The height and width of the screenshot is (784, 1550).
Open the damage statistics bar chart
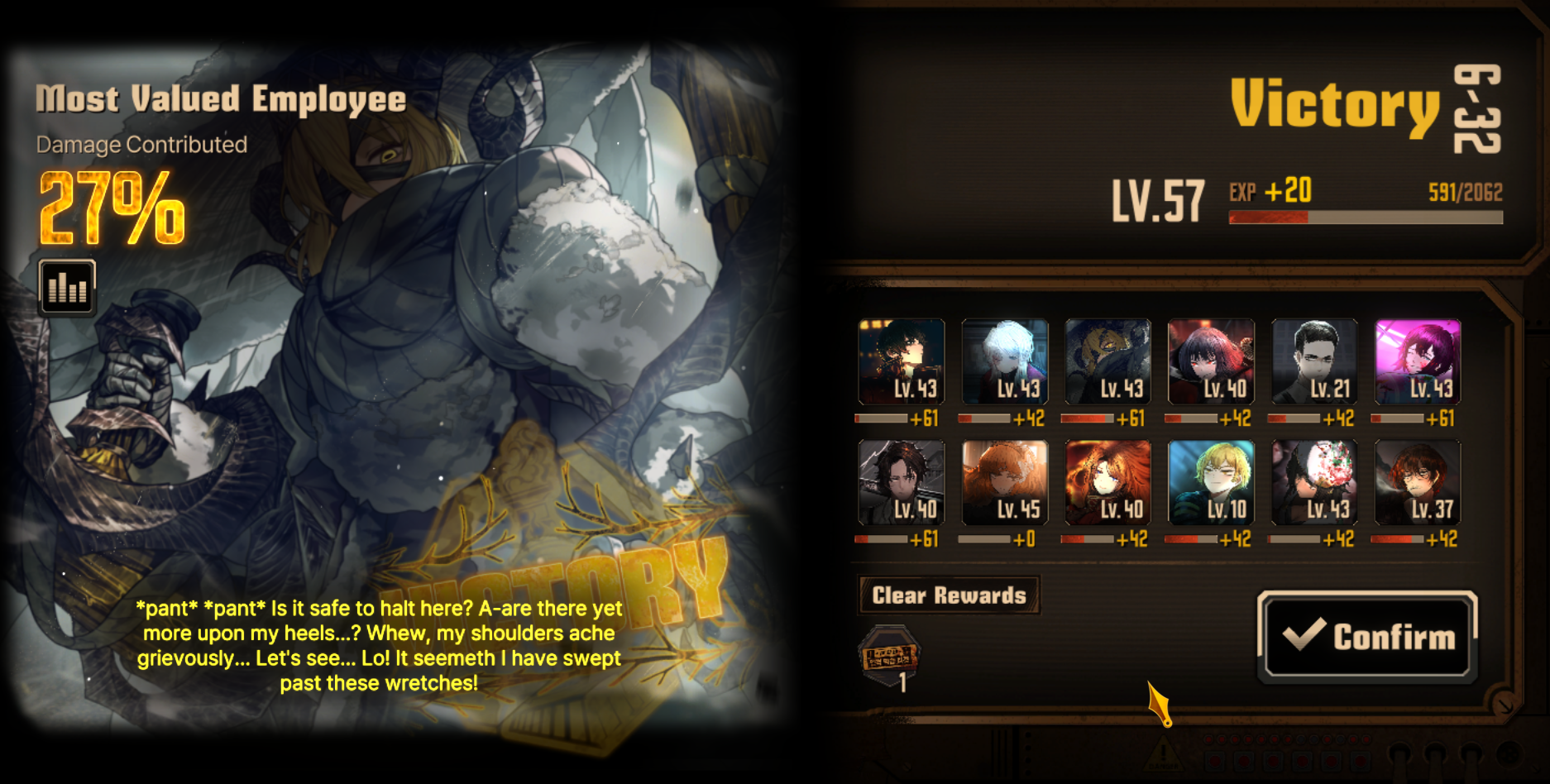[67, 287]
